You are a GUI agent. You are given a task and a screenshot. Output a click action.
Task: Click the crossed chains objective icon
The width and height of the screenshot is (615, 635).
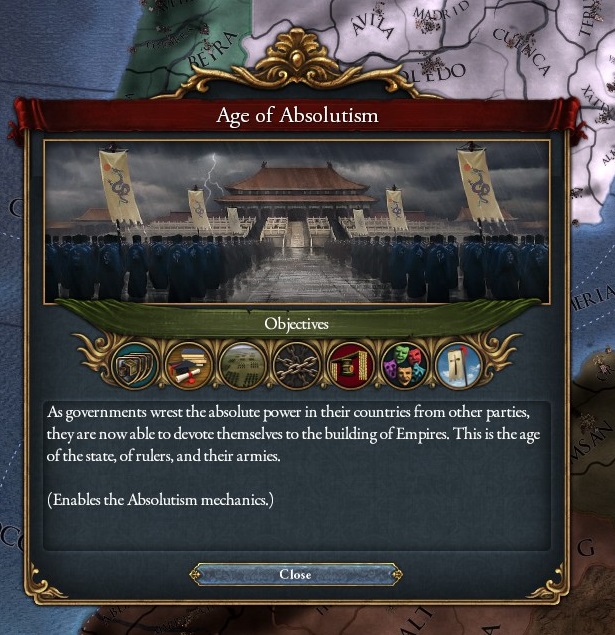296,365
